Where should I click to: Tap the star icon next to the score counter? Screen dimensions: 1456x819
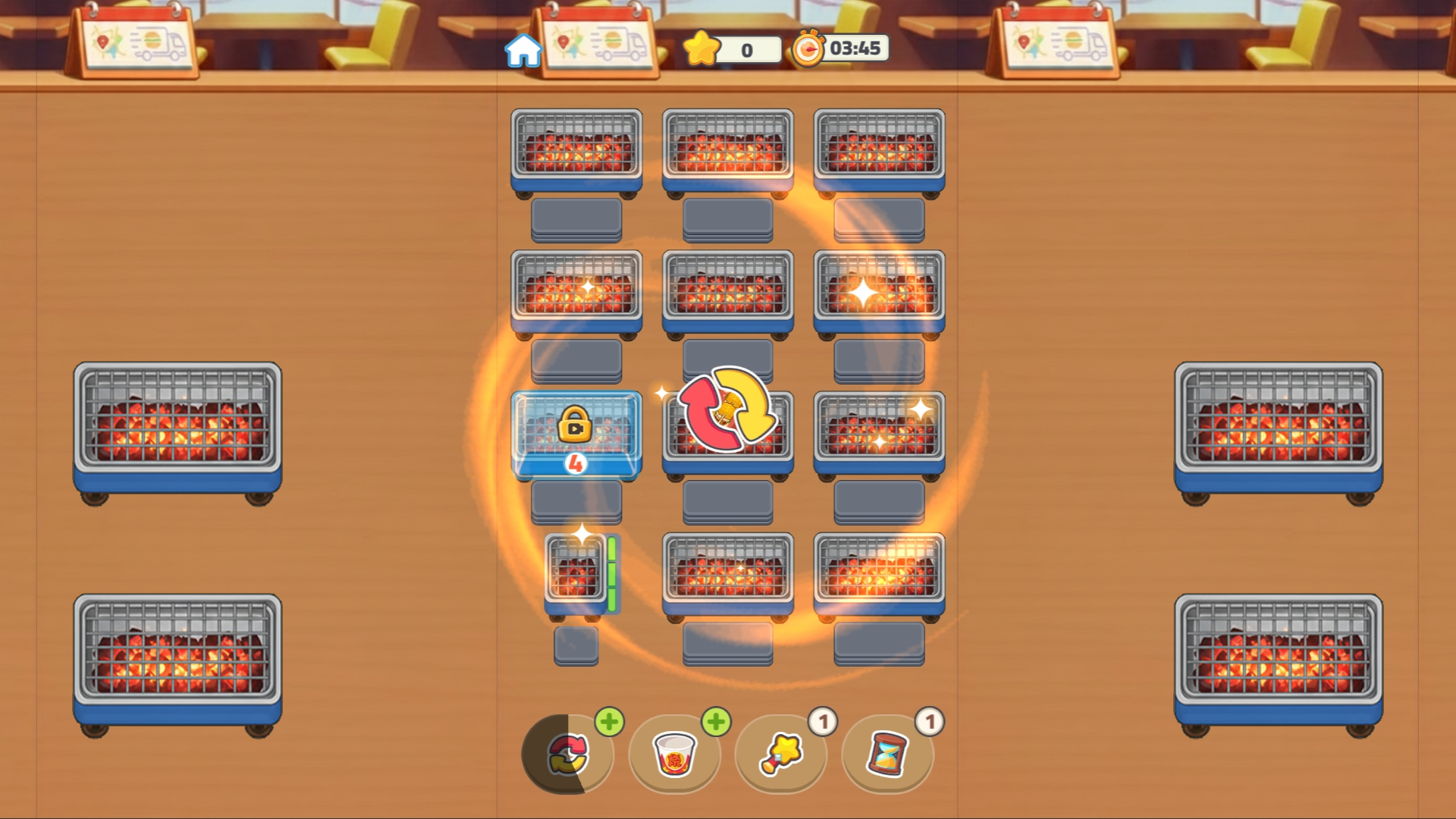pyautogui.click(x=703, y=49)
